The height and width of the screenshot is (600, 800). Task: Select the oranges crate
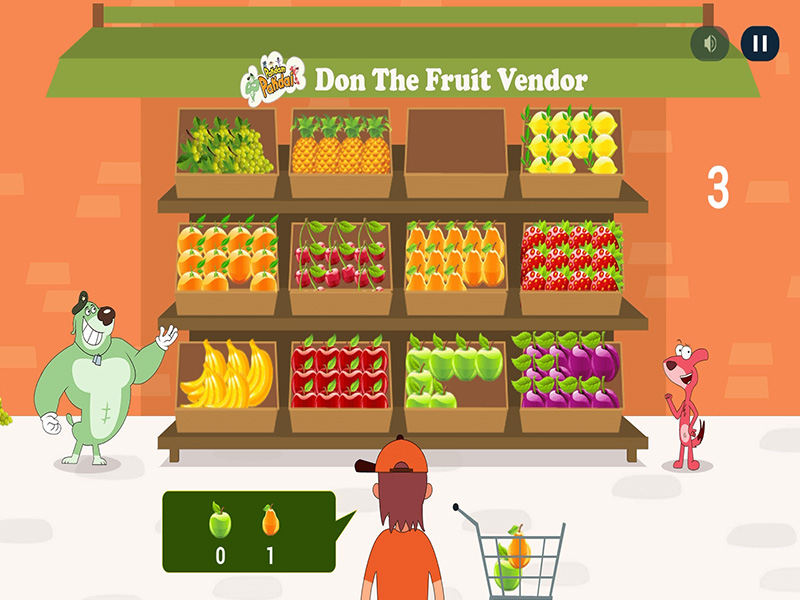pos(227,265)
